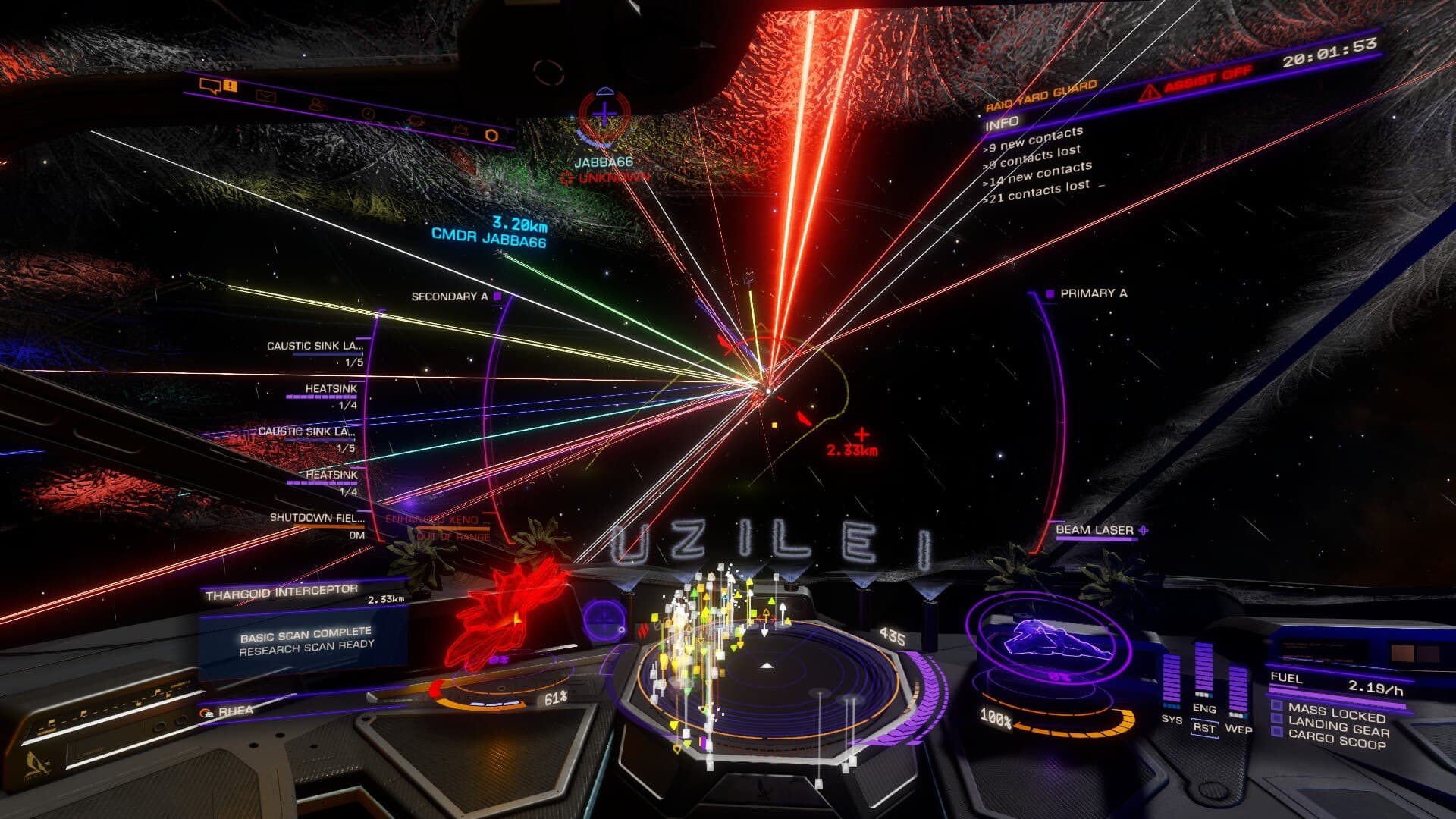
Task: Click the WEP power distributor column
Action: point(1238,692)
